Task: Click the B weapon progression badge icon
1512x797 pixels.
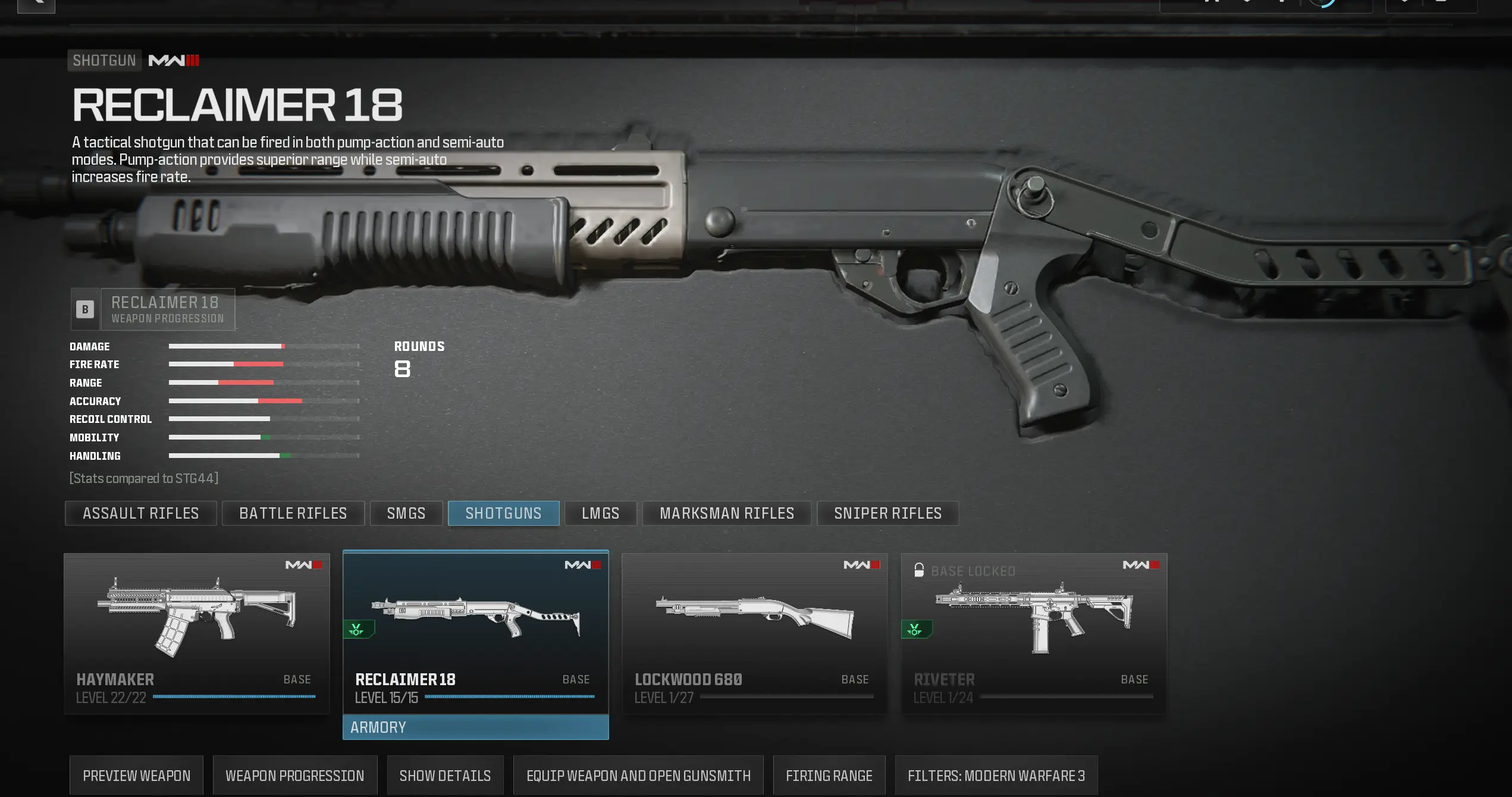Action: (x=85, y=309)
